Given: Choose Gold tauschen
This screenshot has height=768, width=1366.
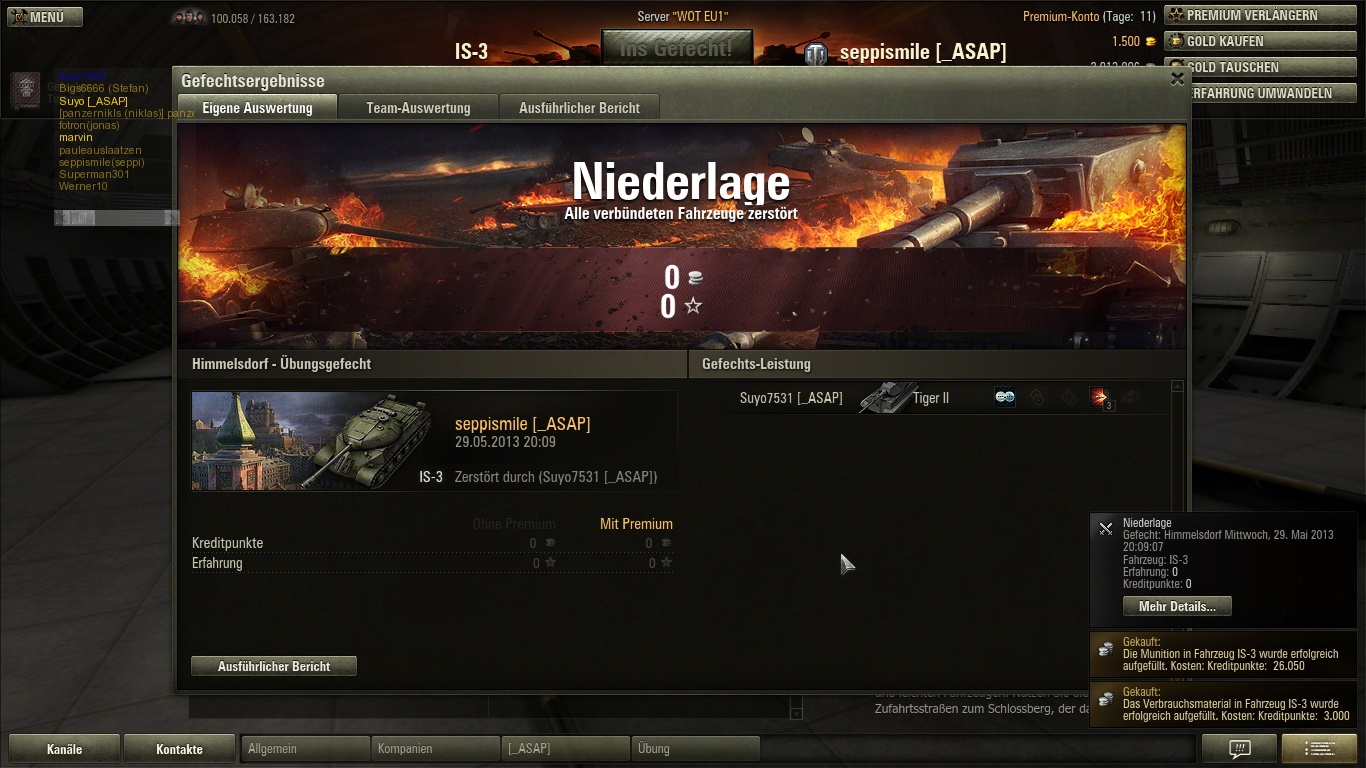Looking at the screenshot, I should tap(1260, 67).
